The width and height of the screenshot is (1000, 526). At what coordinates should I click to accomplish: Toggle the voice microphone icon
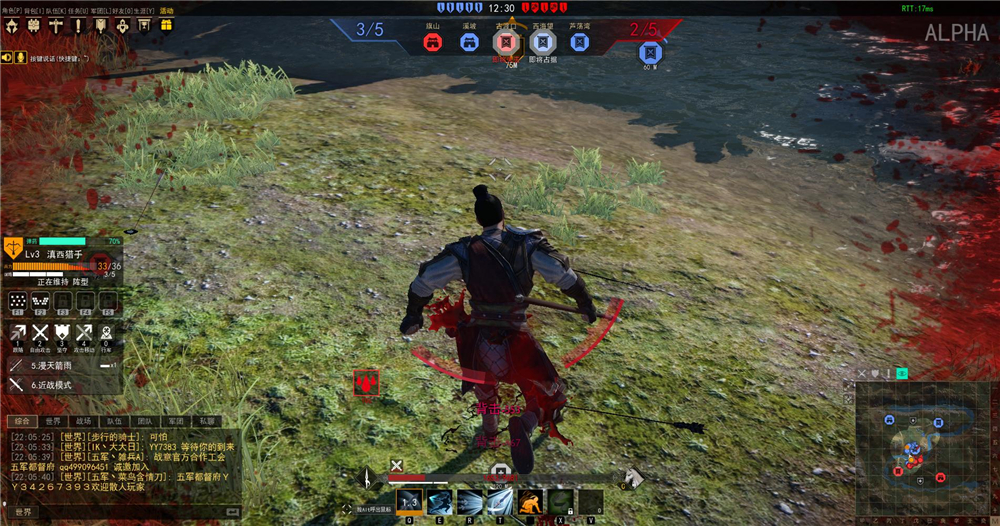[x=21, y=58]
